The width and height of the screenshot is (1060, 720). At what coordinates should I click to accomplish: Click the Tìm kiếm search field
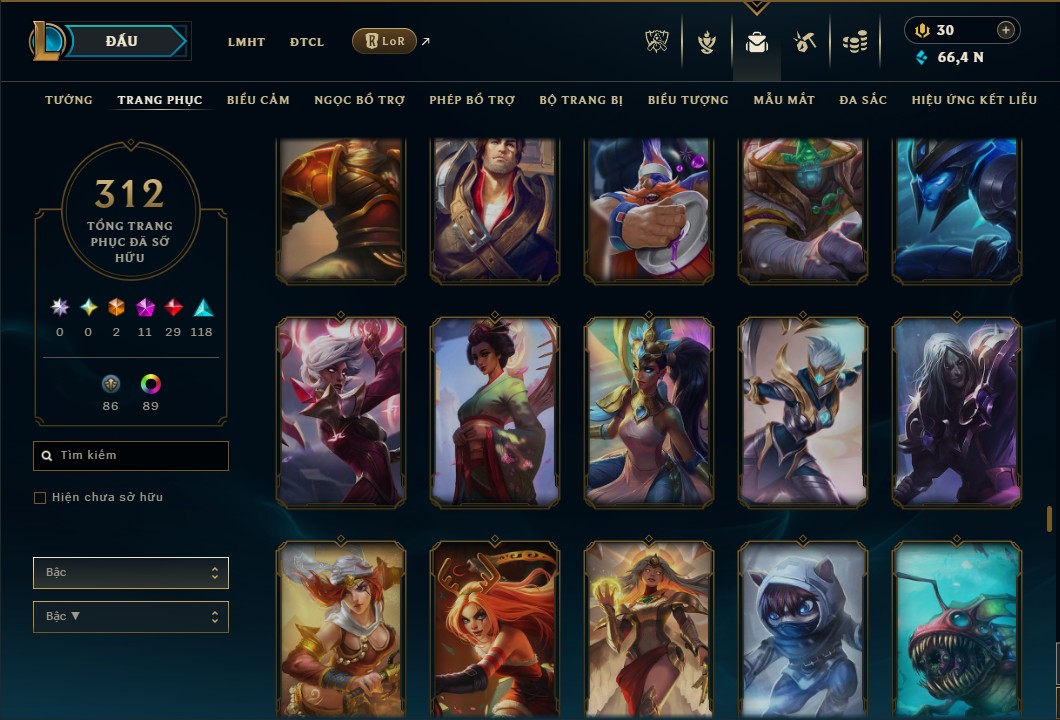[131, 456]
